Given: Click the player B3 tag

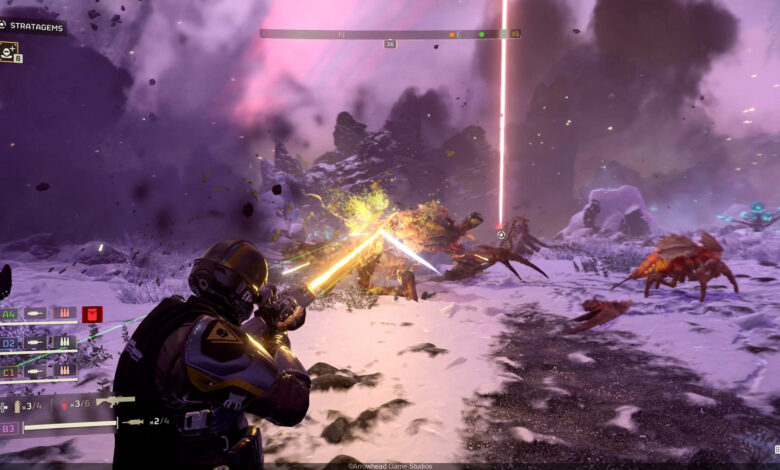Looking at the screenshot, I should (9, 427).
